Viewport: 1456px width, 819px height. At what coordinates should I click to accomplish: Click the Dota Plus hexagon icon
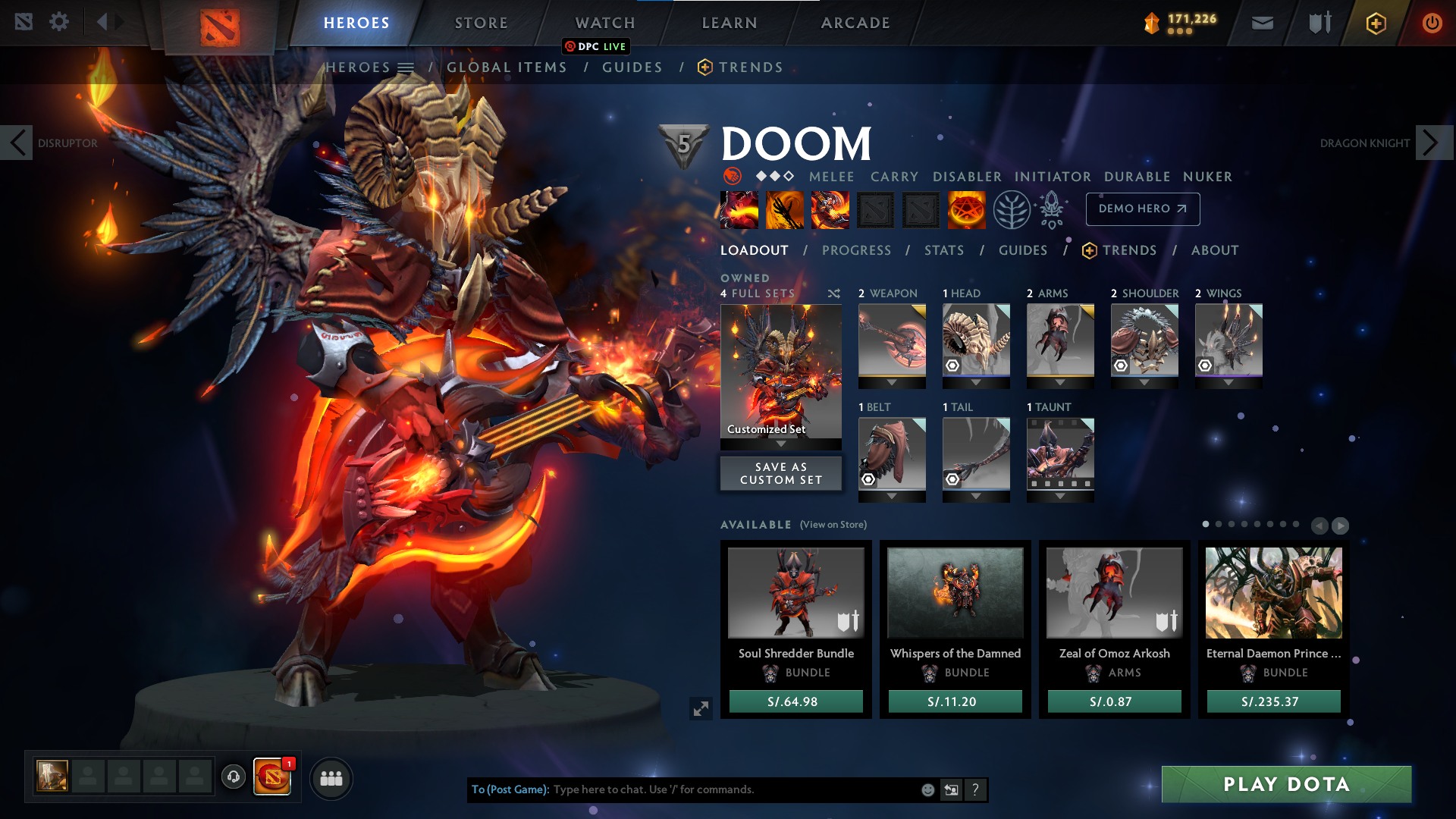coord(1376,22)
